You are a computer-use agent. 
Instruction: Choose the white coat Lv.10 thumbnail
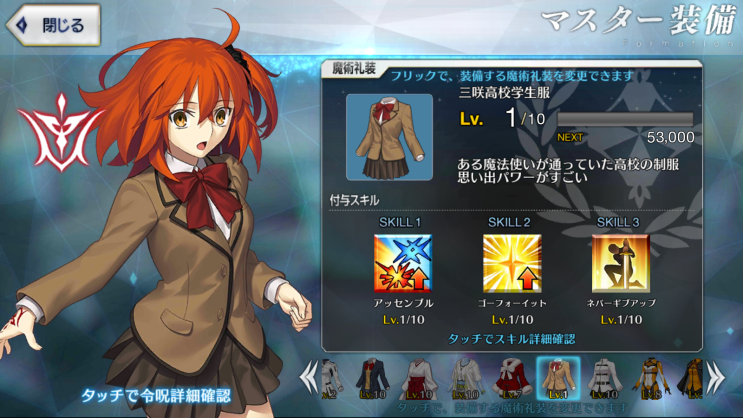click(603, 378)
